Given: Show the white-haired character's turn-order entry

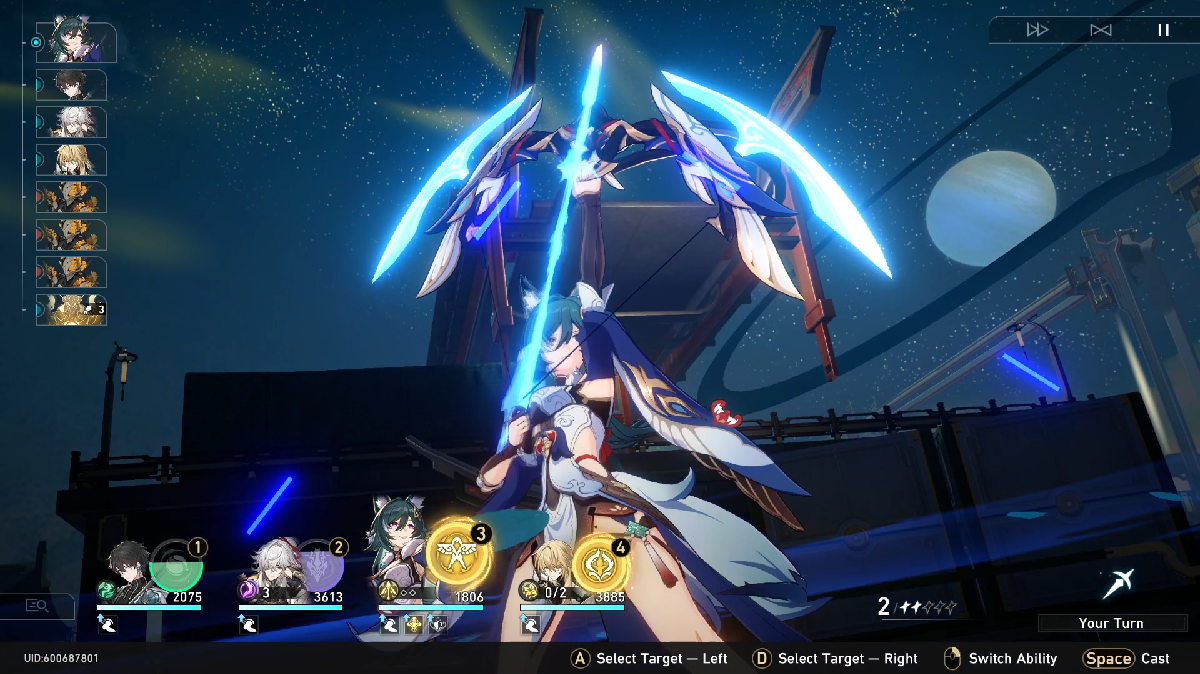Looking at the screenshot, I should click(71, 122).
